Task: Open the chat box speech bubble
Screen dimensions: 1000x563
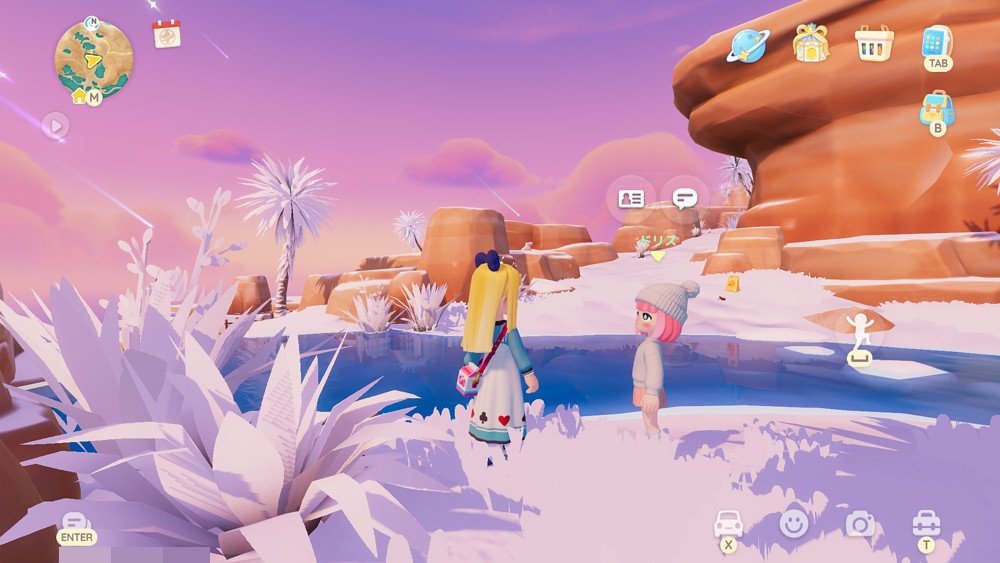Action: 76,523
